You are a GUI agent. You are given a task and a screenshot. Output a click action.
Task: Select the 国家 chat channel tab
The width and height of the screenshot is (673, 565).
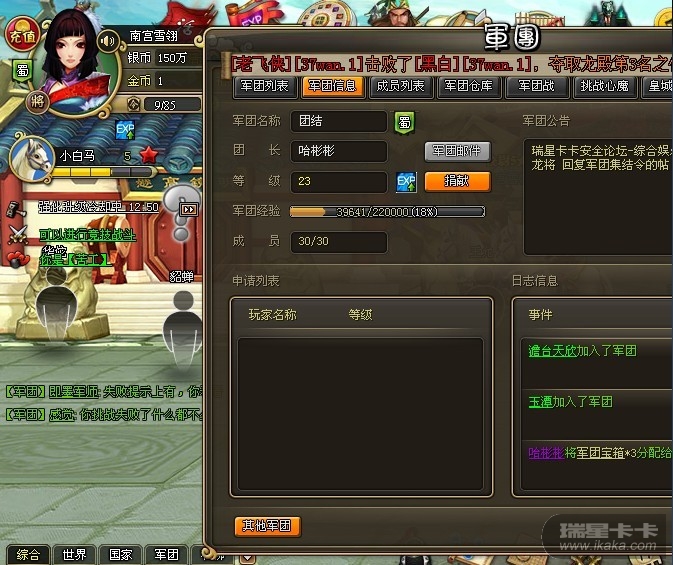120,555
